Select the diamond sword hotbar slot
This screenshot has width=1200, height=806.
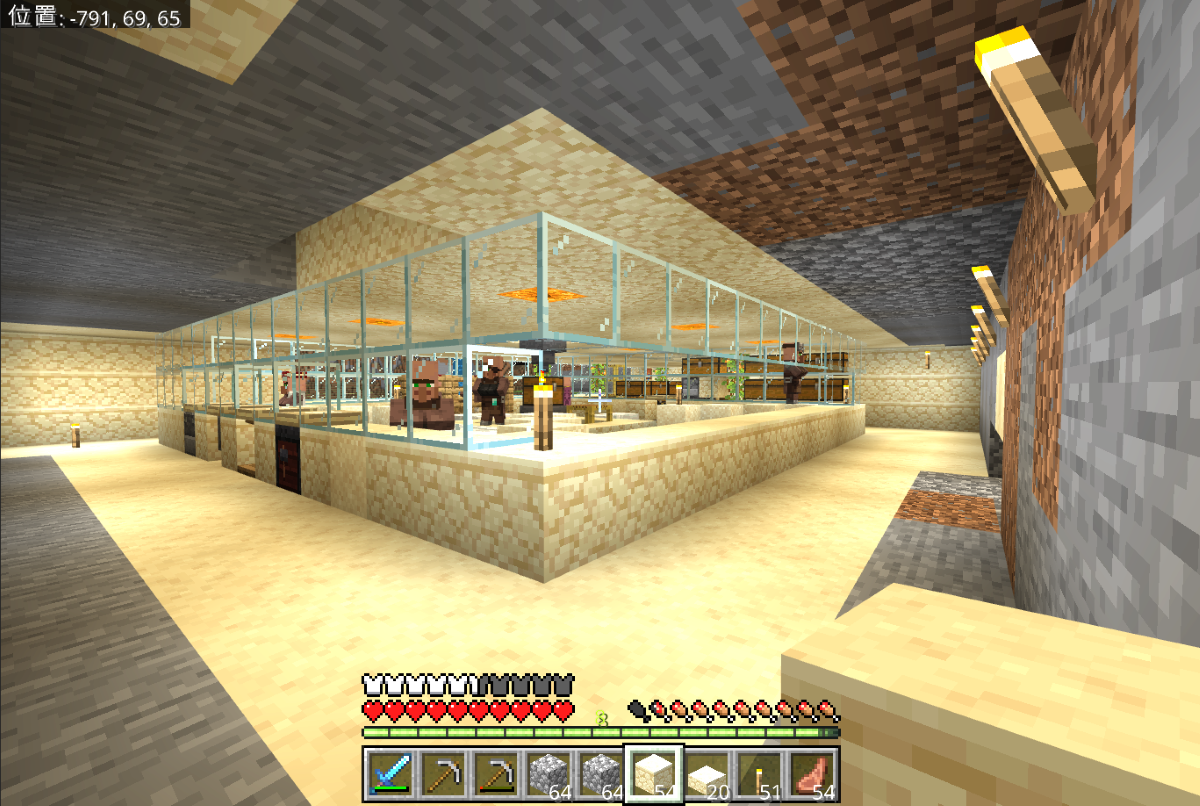[x=389, y=773]
